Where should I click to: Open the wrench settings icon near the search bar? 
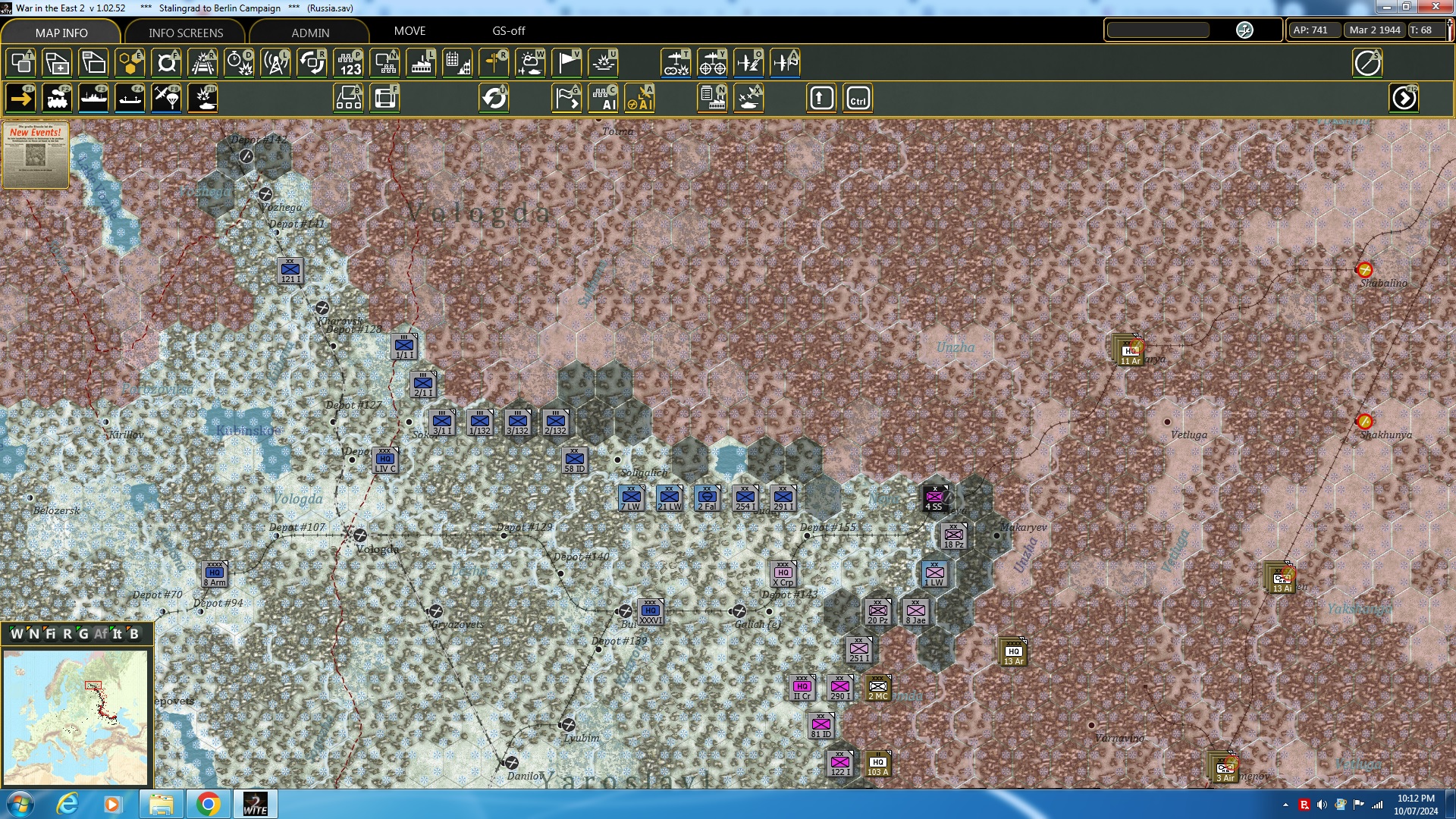(1244, 30)
